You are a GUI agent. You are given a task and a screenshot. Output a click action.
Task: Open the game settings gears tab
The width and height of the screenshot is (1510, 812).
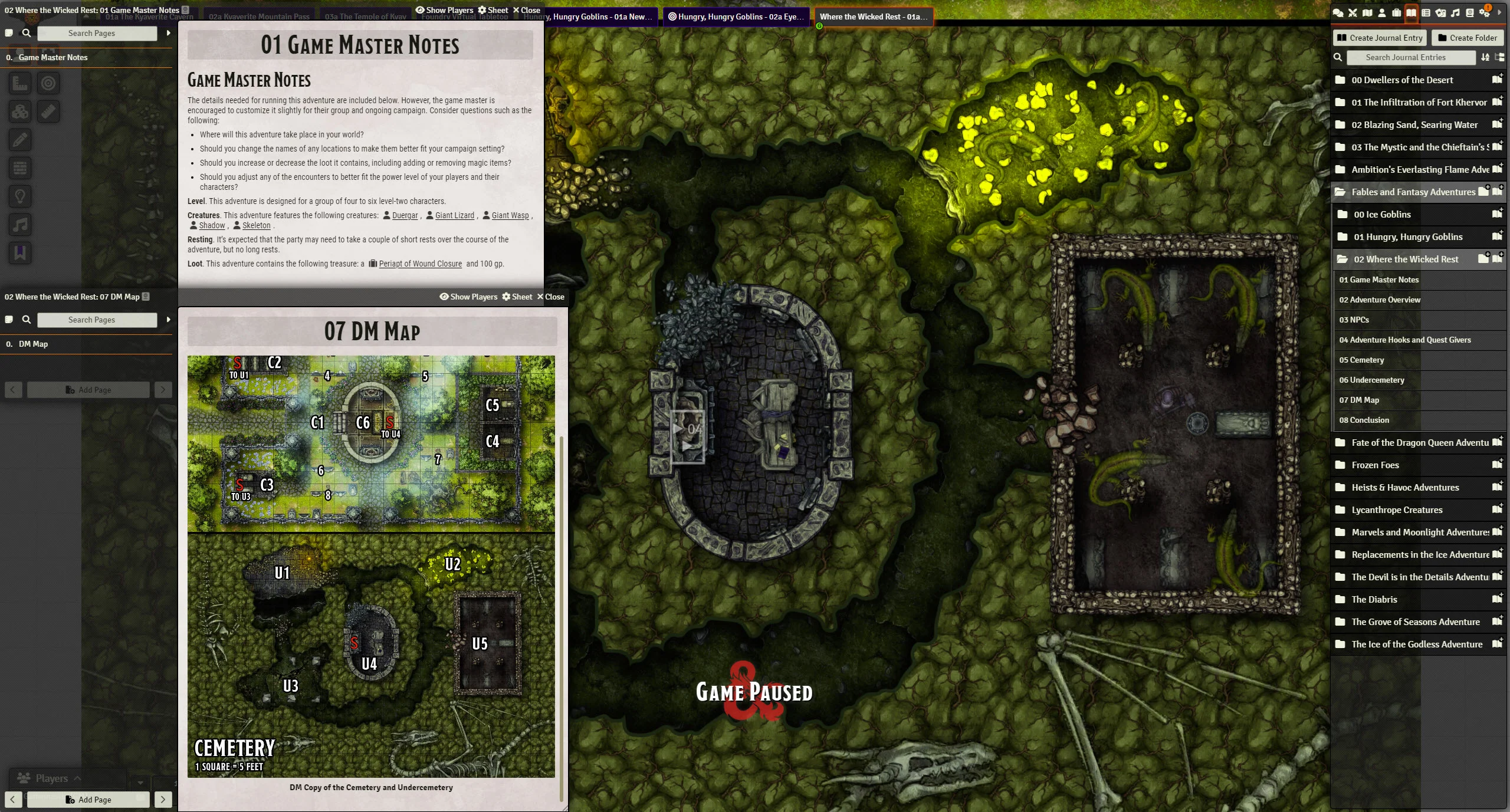click(x=1484, y=12)
